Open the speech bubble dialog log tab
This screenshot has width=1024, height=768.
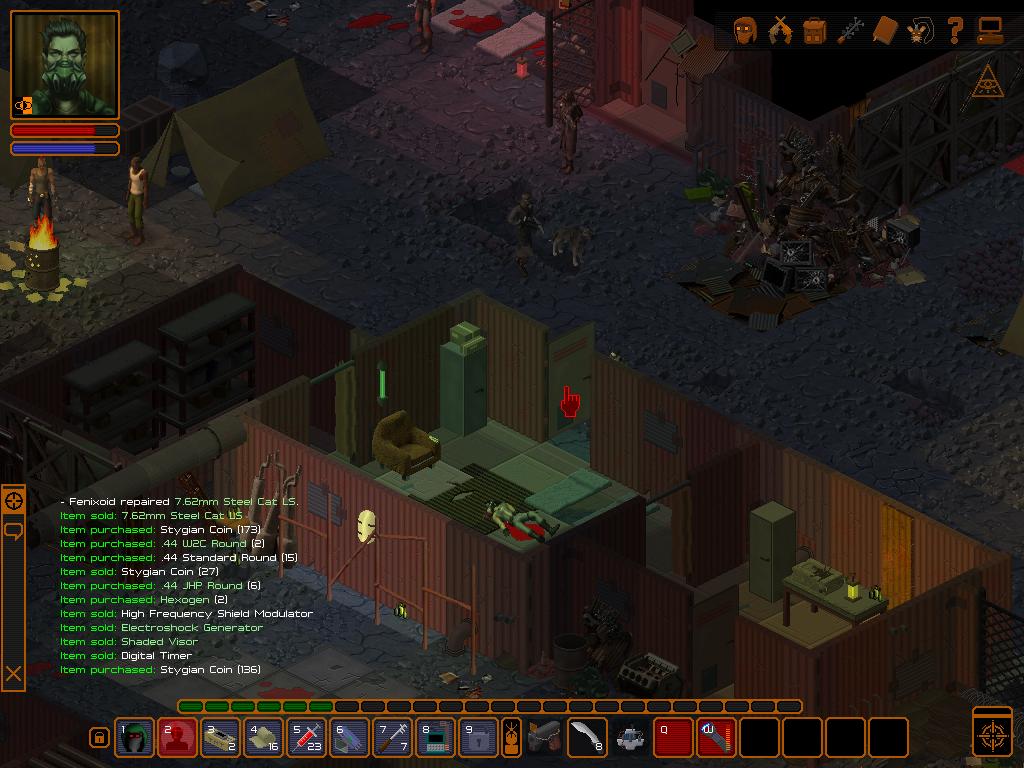[x=14, y=530]
